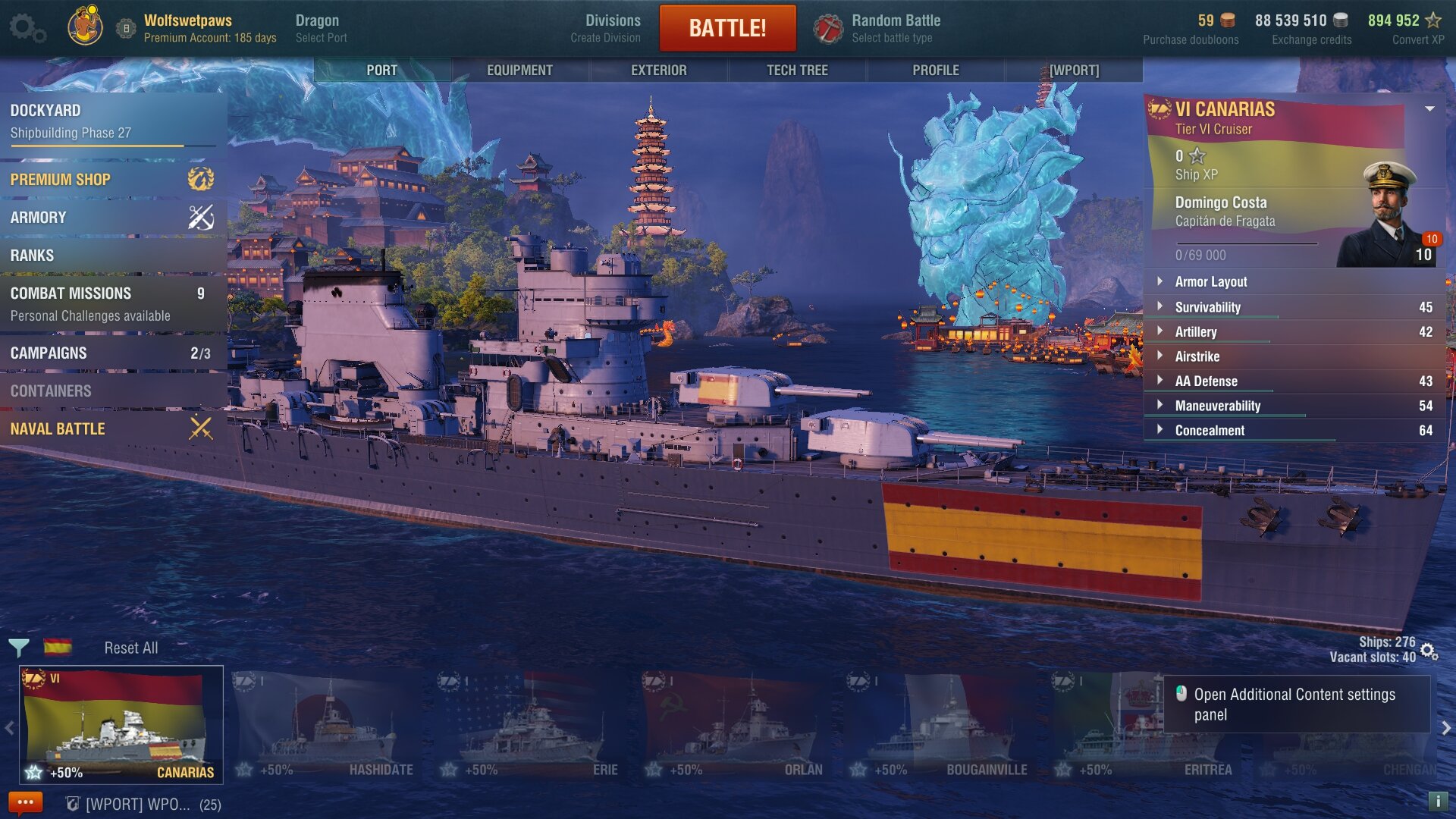Open the chat speech-bubble button

pos(25,802)
